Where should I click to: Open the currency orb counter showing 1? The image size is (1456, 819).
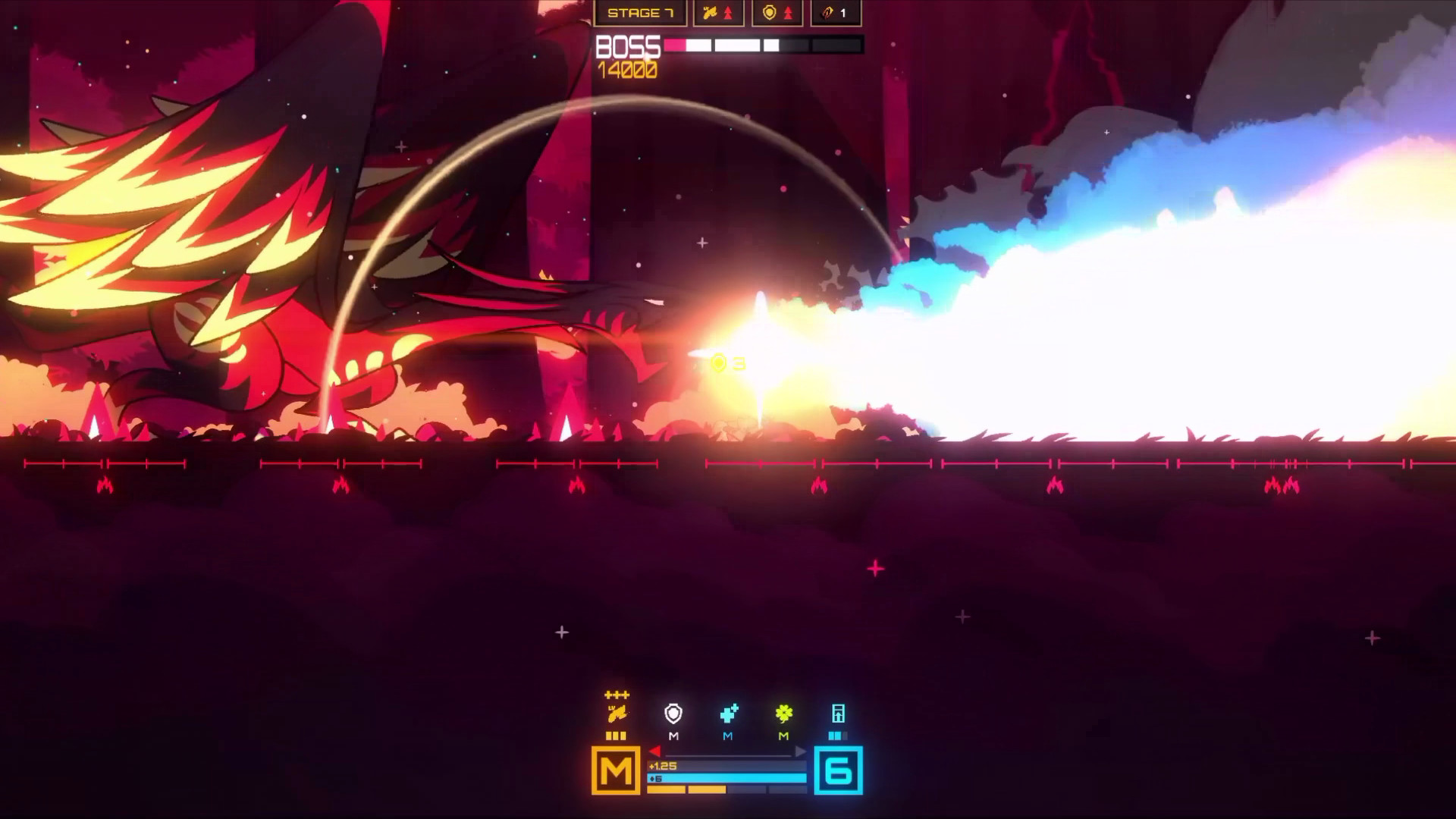coord(834,12)
